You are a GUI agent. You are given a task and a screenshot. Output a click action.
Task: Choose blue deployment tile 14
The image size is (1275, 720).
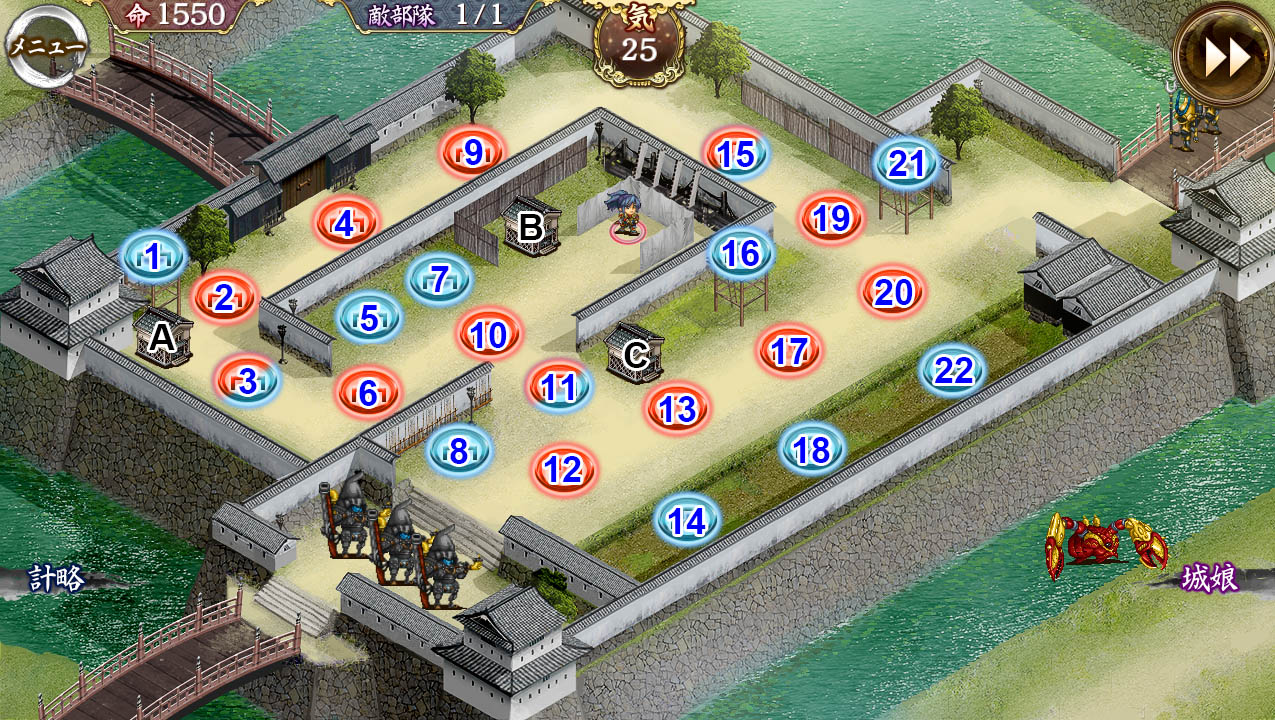point(687,521)
